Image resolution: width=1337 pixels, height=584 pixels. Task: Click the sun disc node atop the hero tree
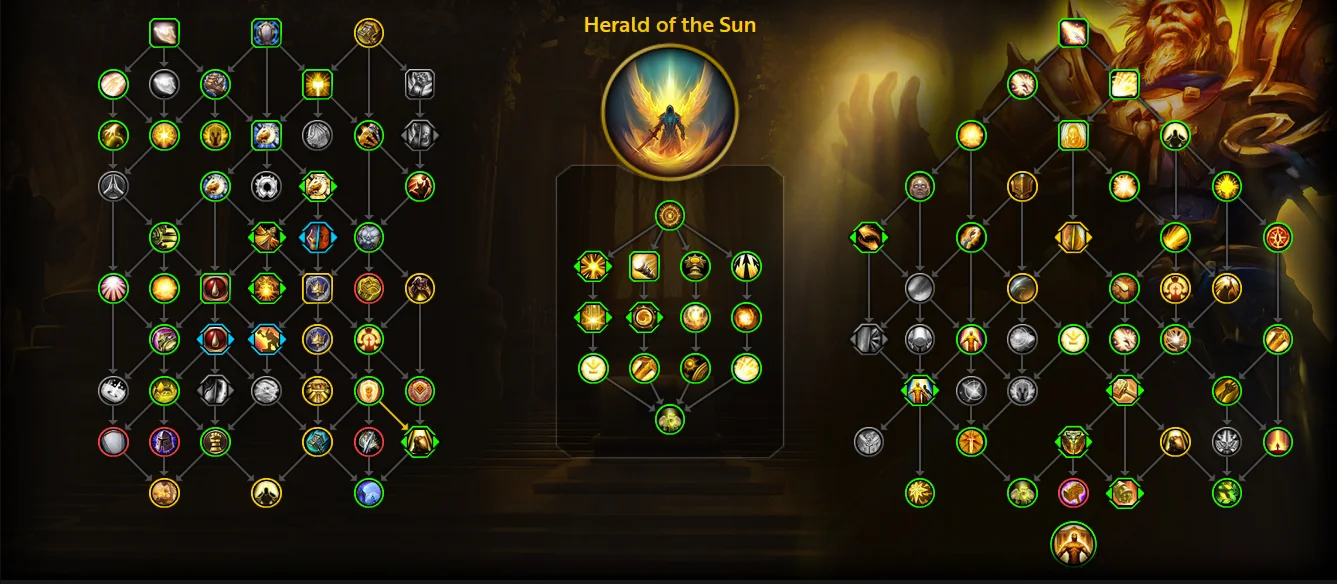pyautogui.click(x=670, y=214)
